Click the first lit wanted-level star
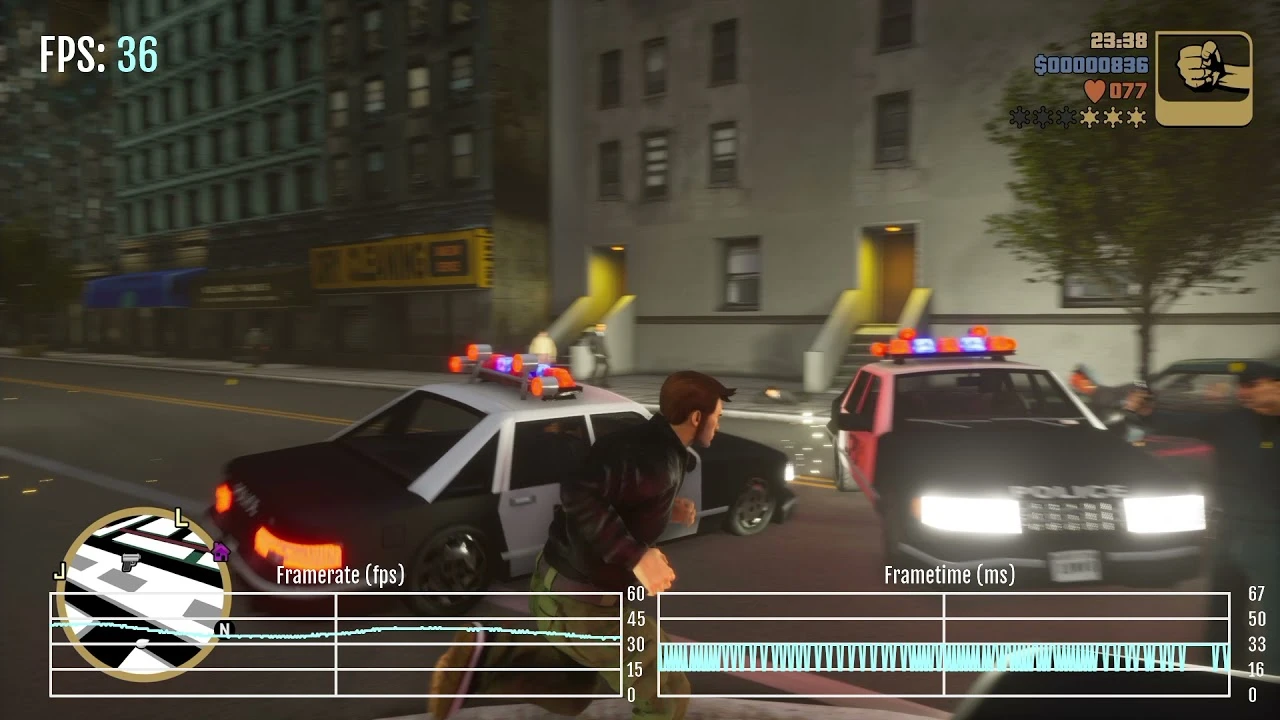Image resolution: width=1280 pixels, height=720 pixels. 1090,117
